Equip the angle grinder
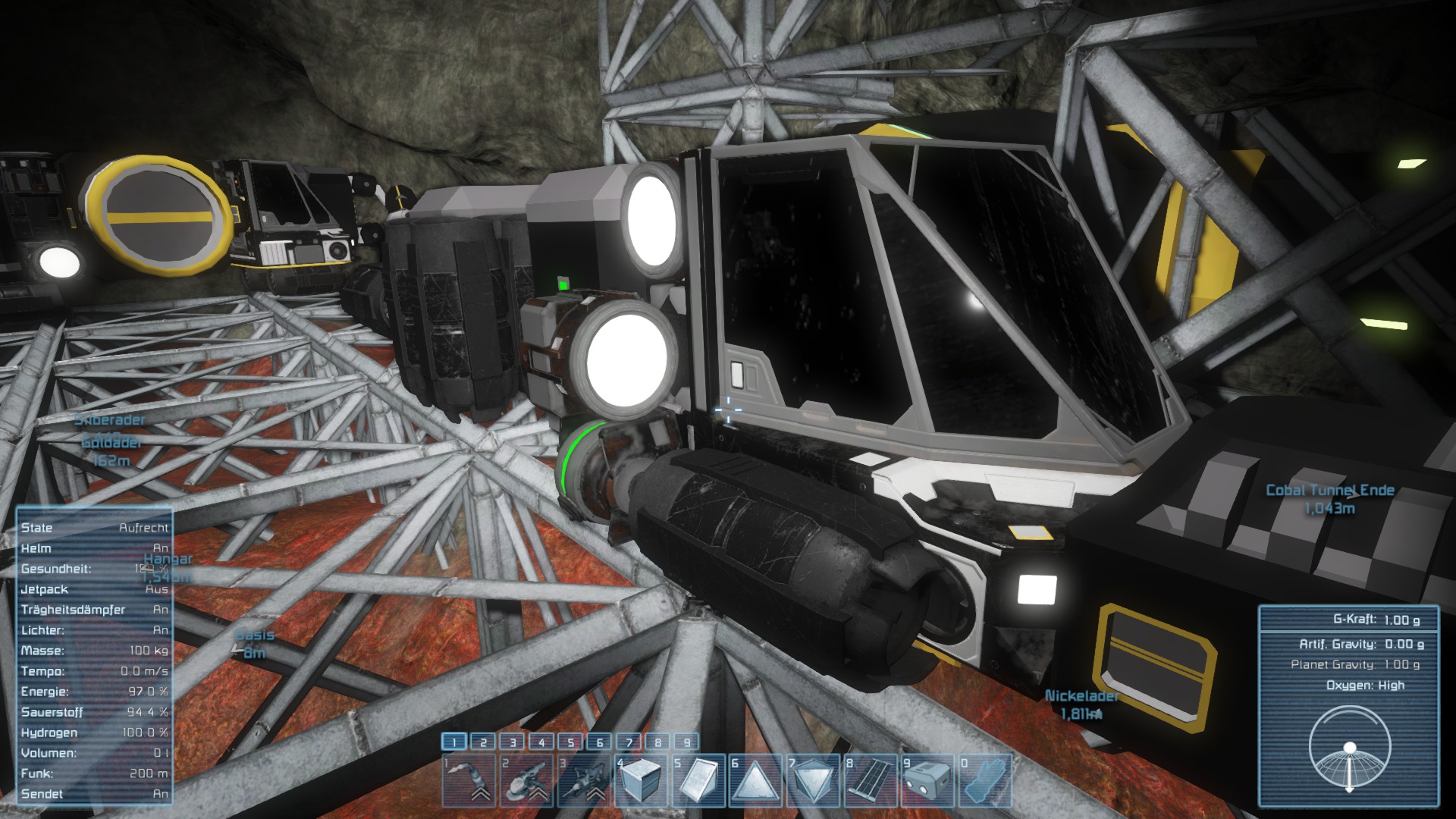The image size is (1456, 819). (526, 780)
